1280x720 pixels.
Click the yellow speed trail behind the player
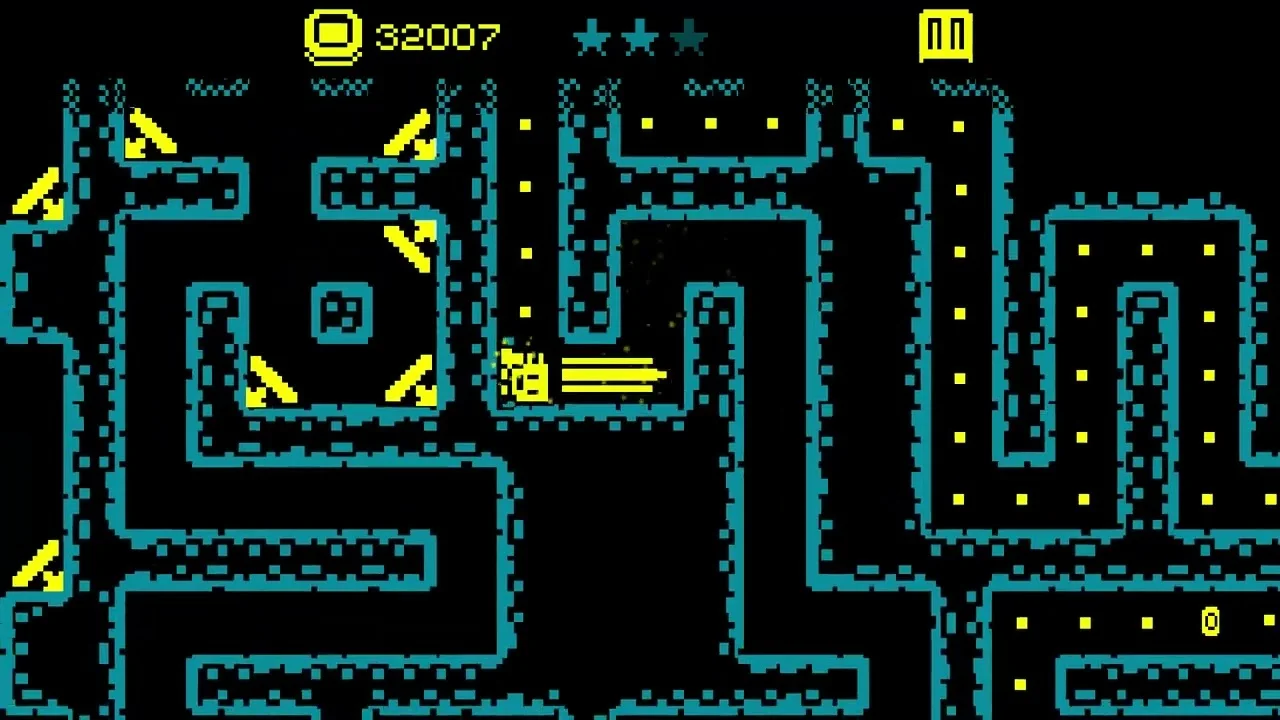pos(610,375)
